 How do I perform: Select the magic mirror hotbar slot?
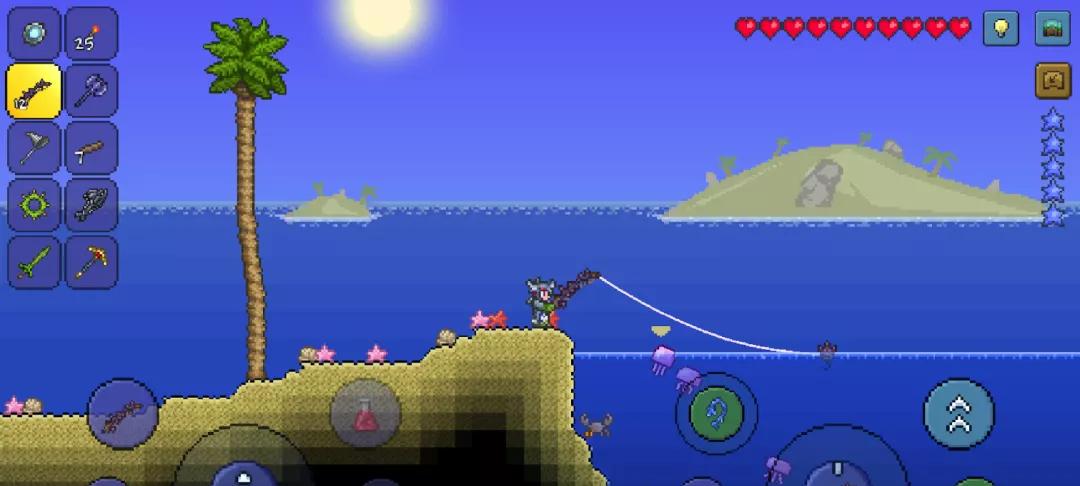pos(34,34)
